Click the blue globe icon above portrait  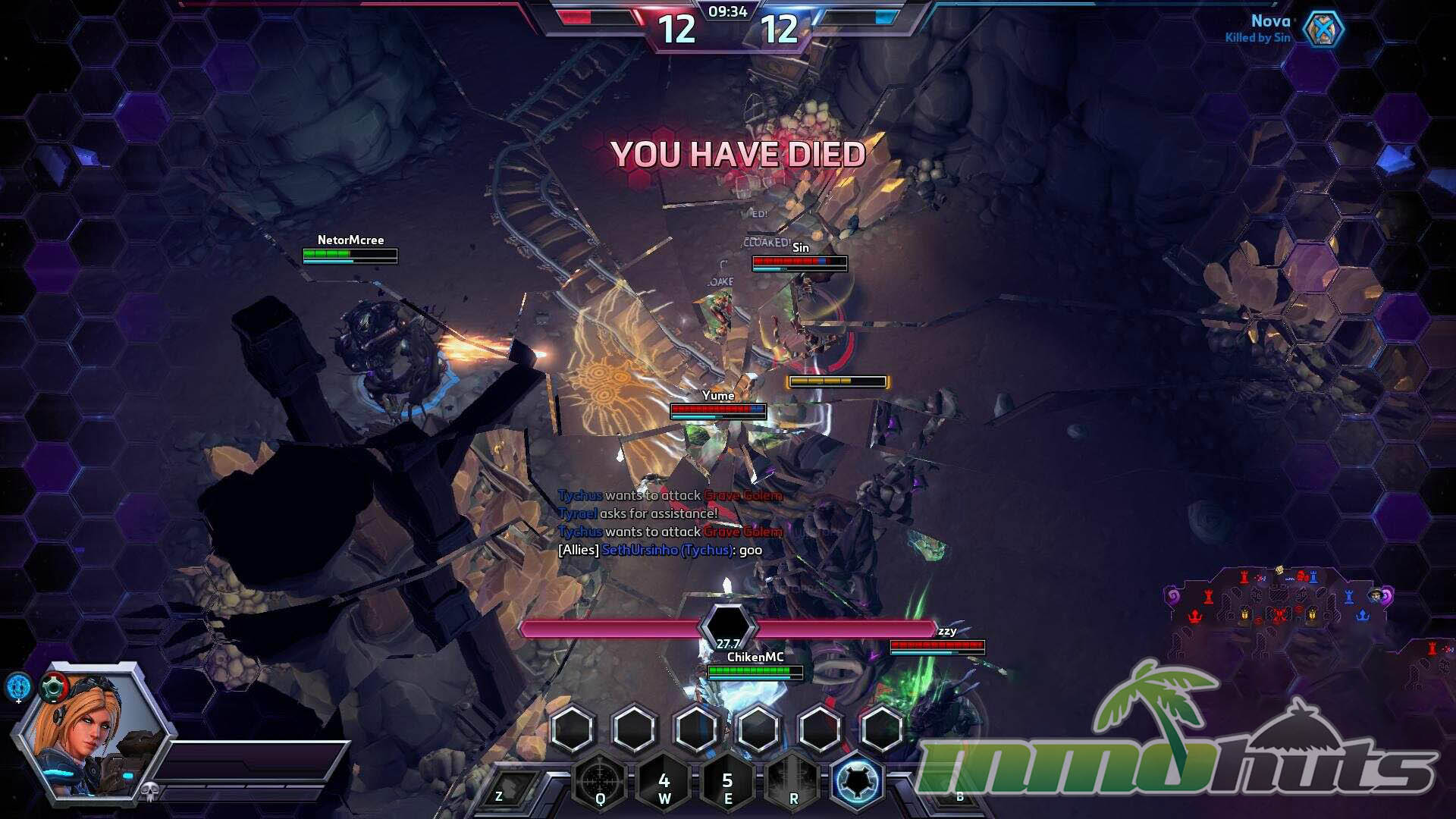19,686
